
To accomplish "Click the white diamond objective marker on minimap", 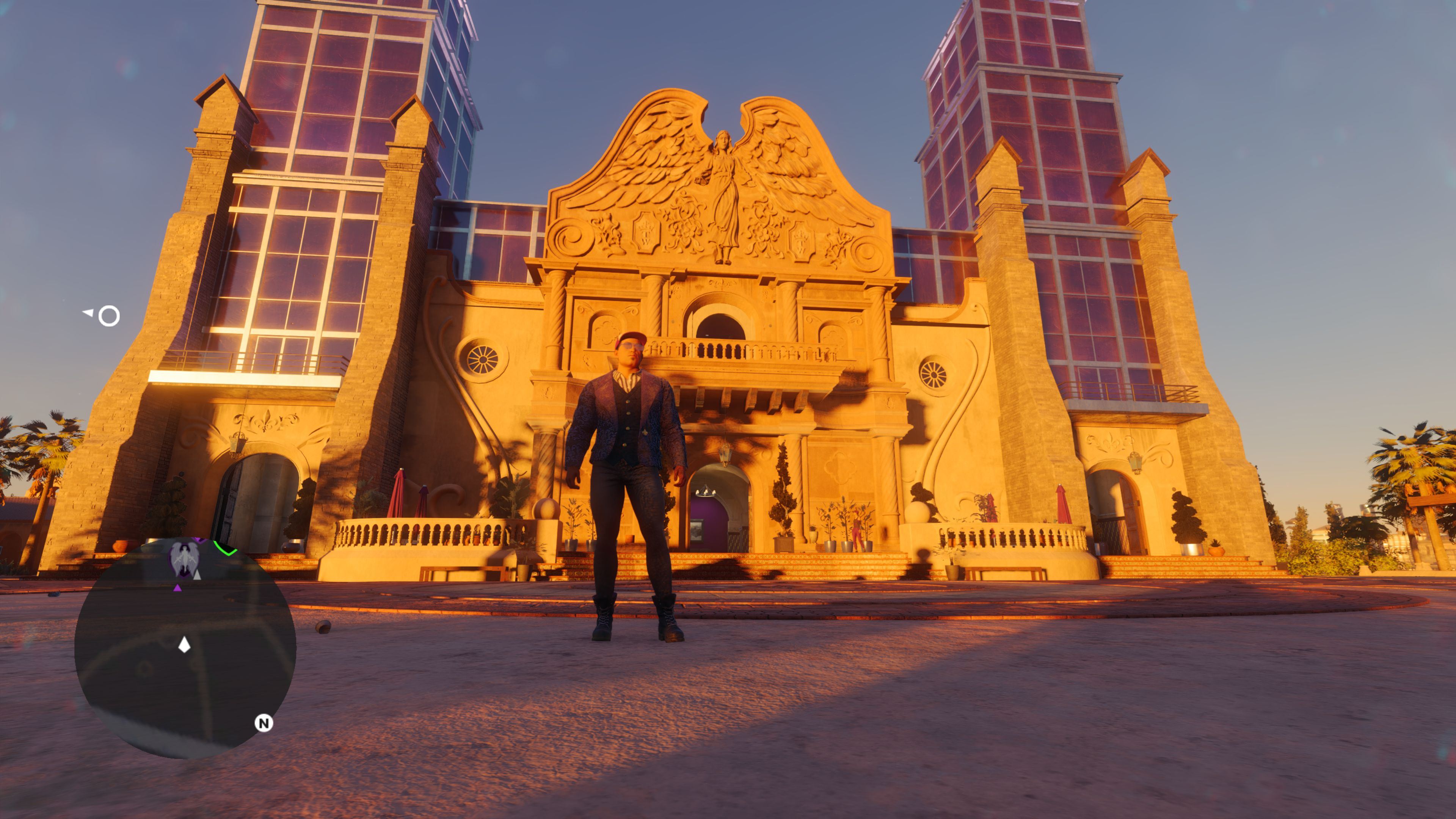I will [185, 644].
